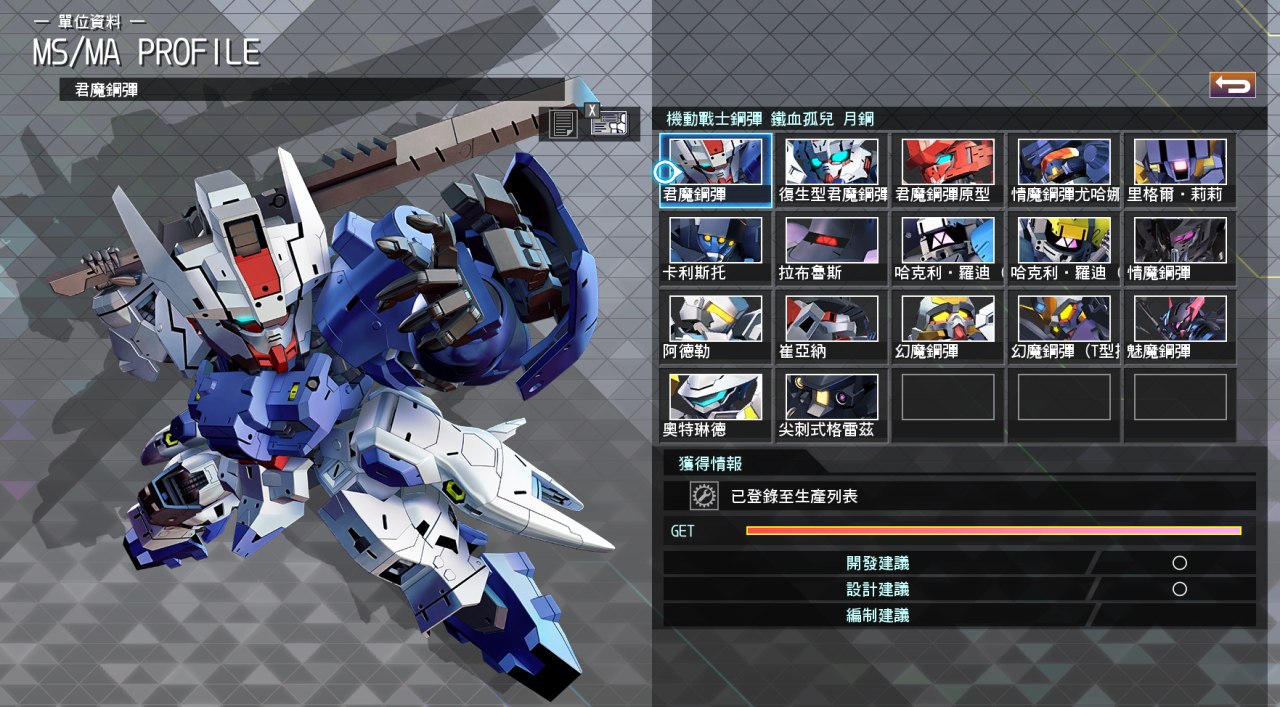Choose the 崔亞納 unit tile
Viewport: 1280px width, 707px height.
click(x=832, y=327)
